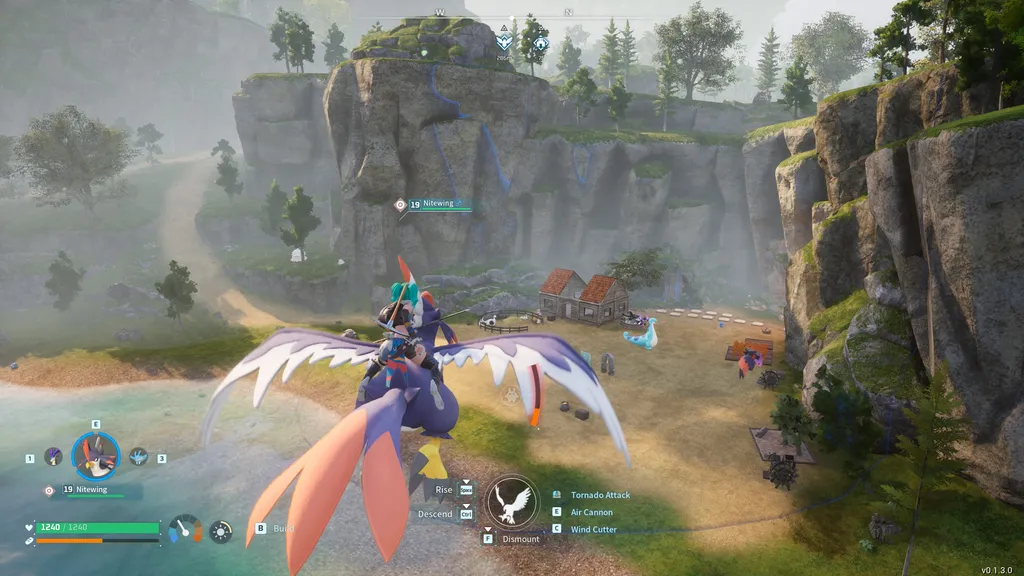Choose the Wind Cutter skill

(593, 529)
